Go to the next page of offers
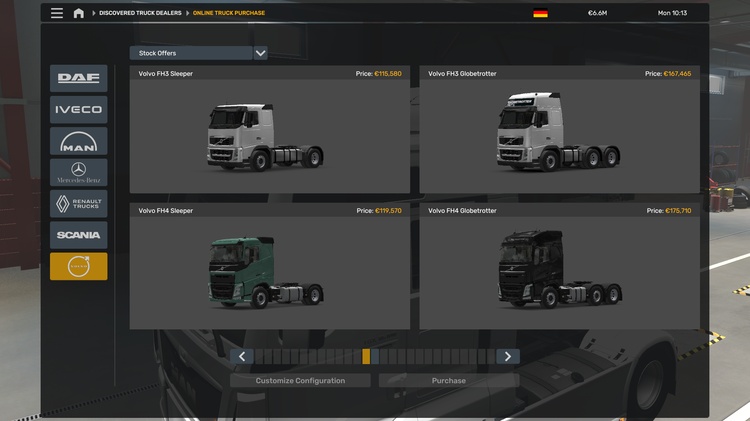 (508, 356)
